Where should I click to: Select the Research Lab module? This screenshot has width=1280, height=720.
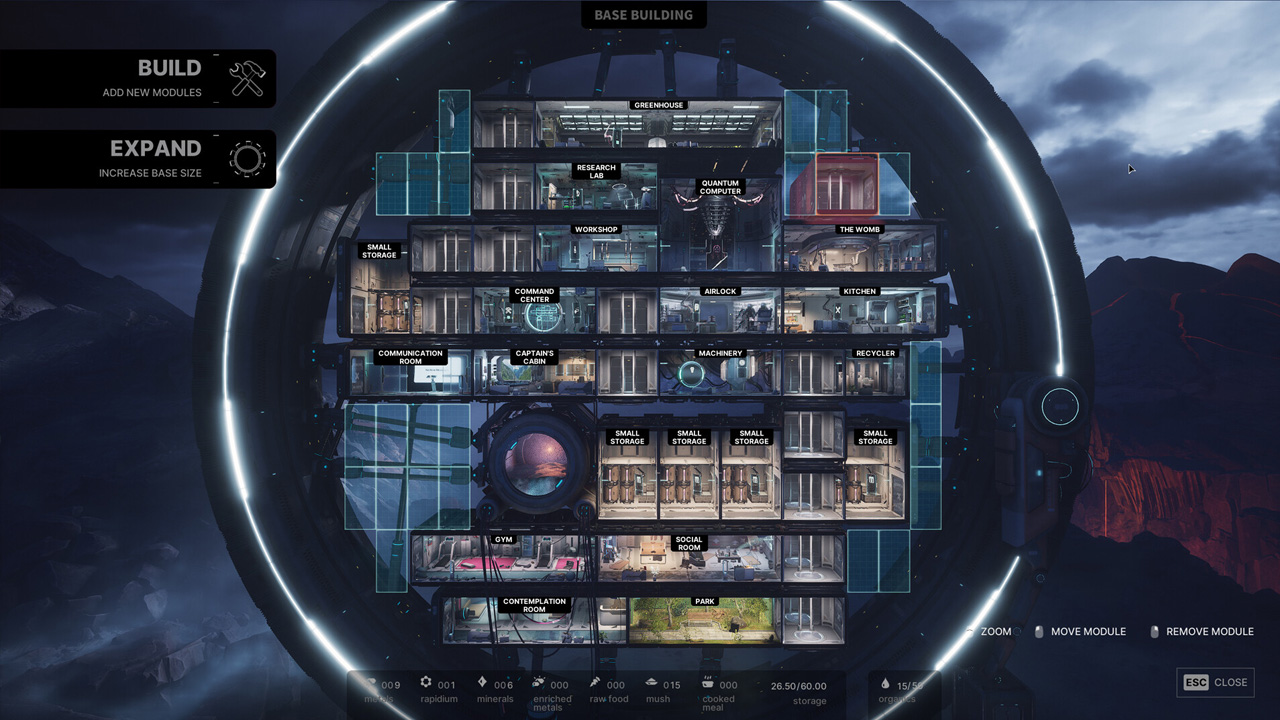[596, 187]
